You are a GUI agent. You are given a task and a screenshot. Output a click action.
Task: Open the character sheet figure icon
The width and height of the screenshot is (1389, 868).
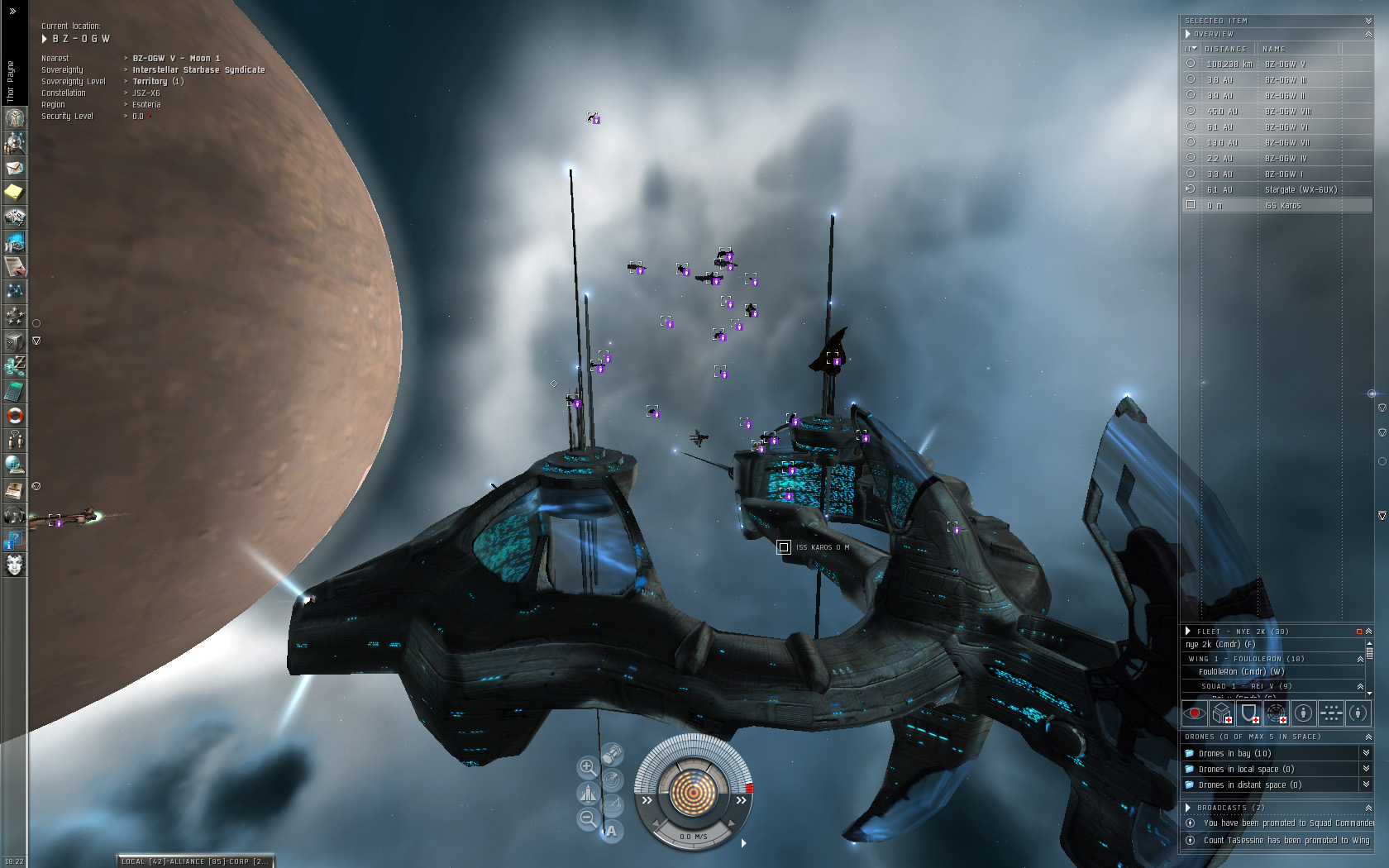click(15, 118)
